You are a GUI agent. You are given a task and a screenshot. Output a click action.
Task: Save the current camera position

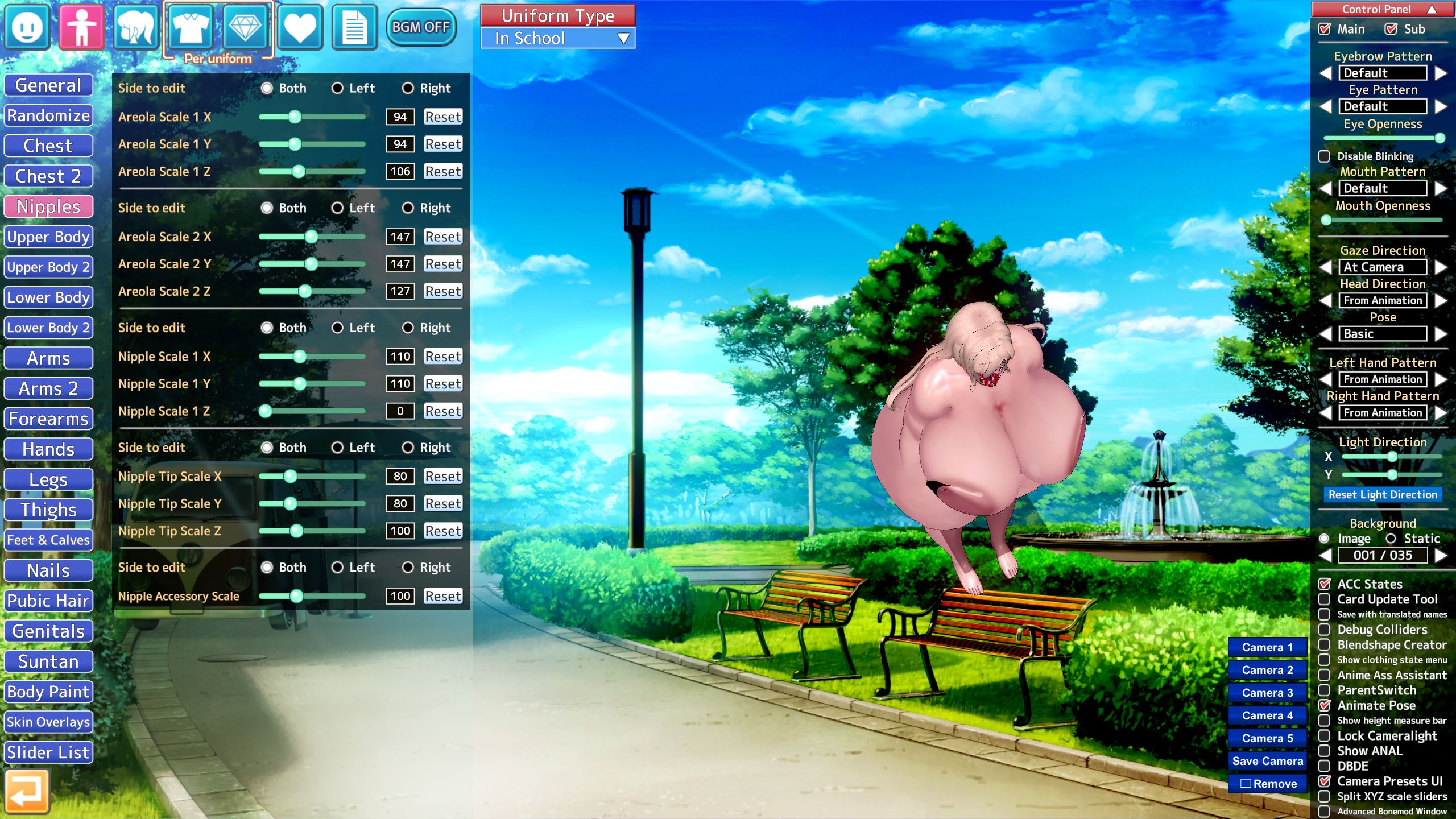tap(1267, 761)
